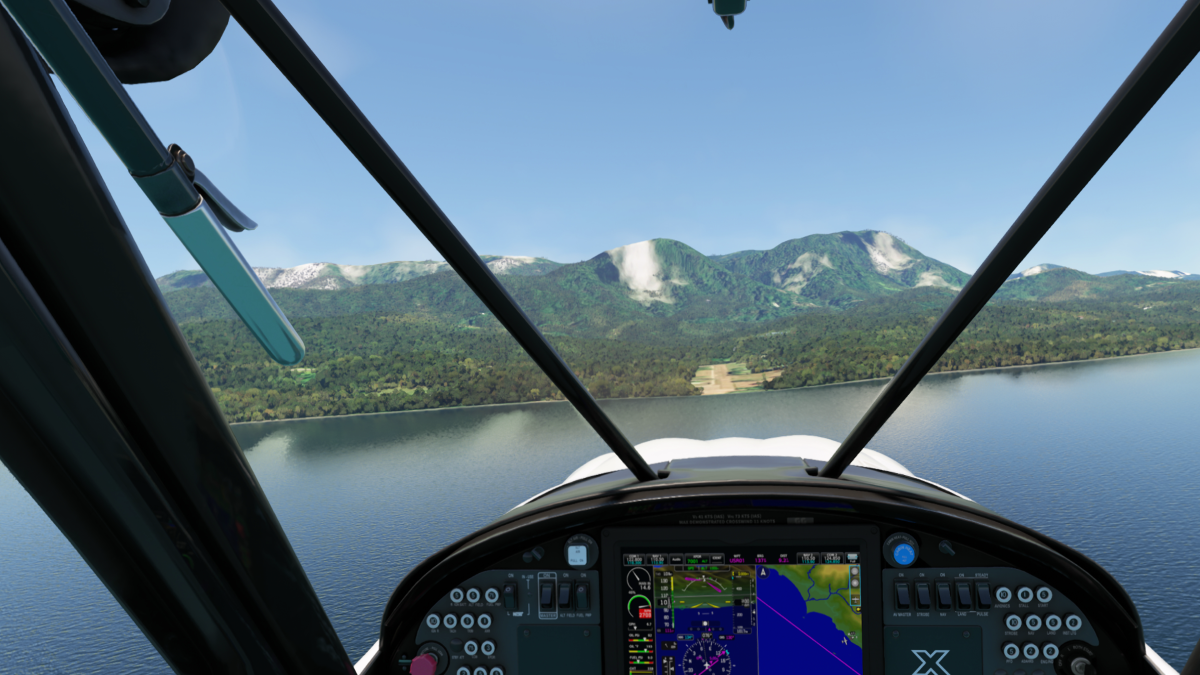Flip the NAV lights switch
The width and height of the screenshot is (1200, 675).
click(943, 595)
